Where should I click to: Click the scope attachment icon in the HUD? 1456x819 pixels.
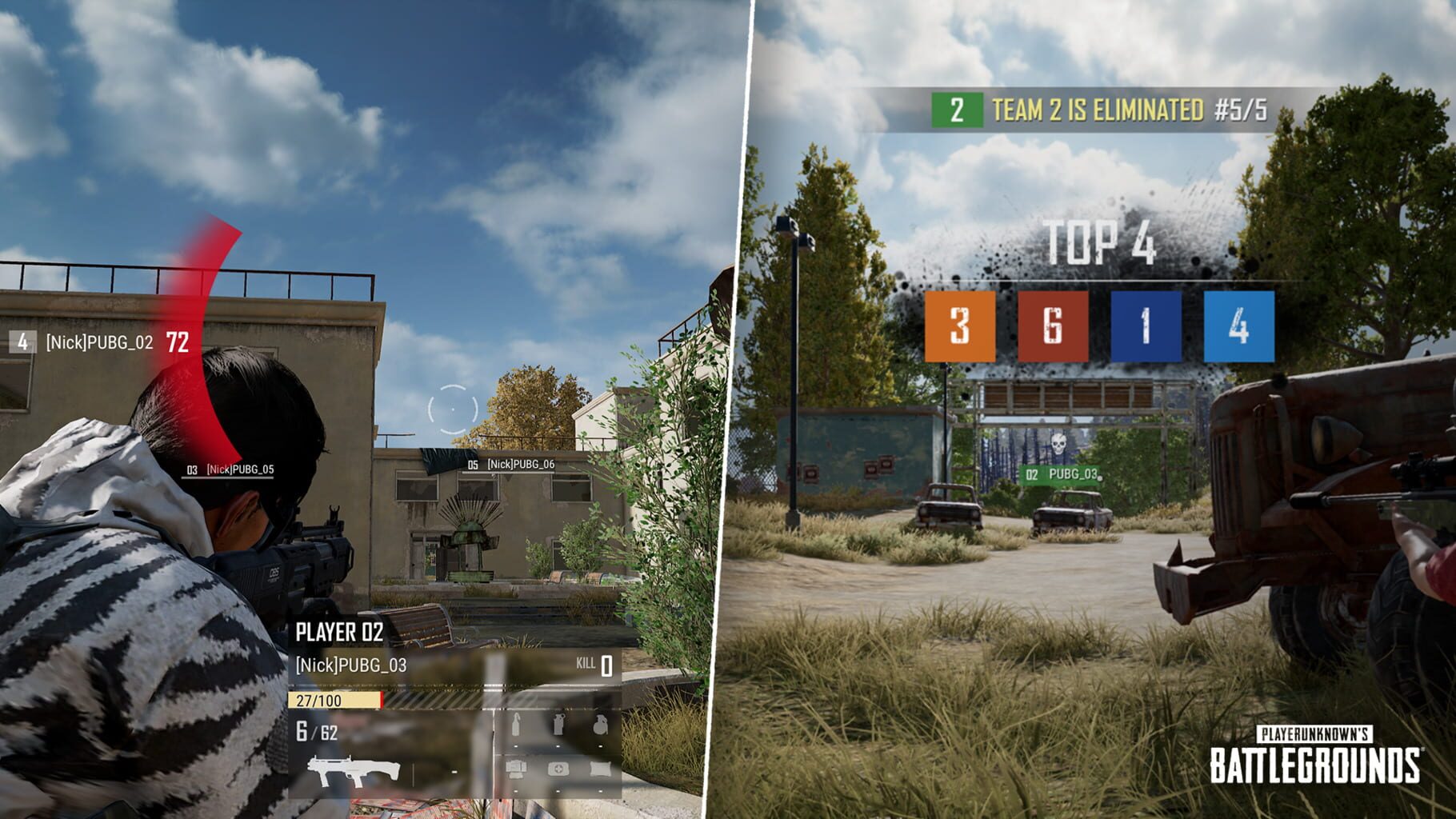[516, 769]
